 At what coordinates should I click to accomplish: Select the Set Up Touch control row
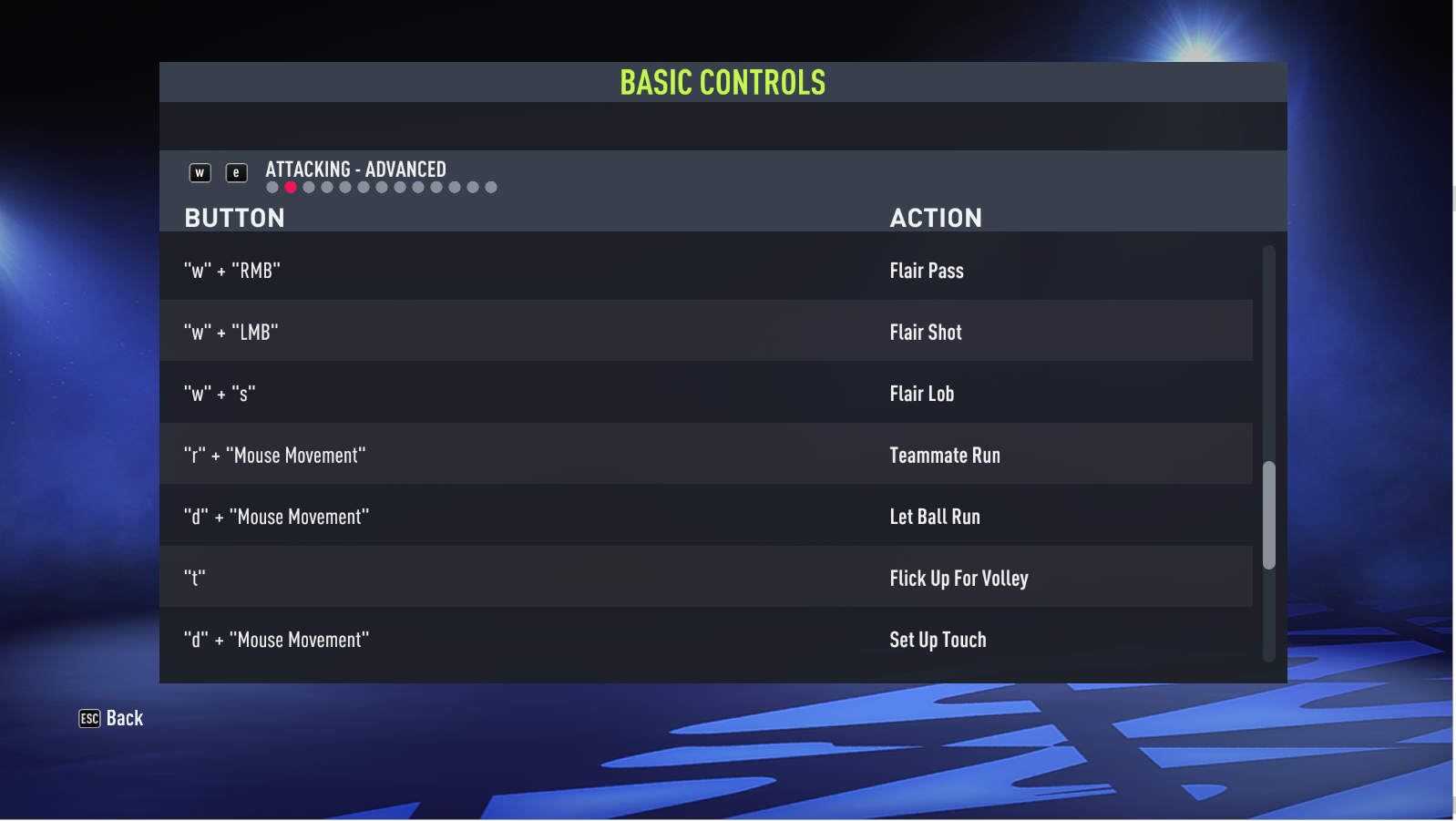(x=711, y=639)
